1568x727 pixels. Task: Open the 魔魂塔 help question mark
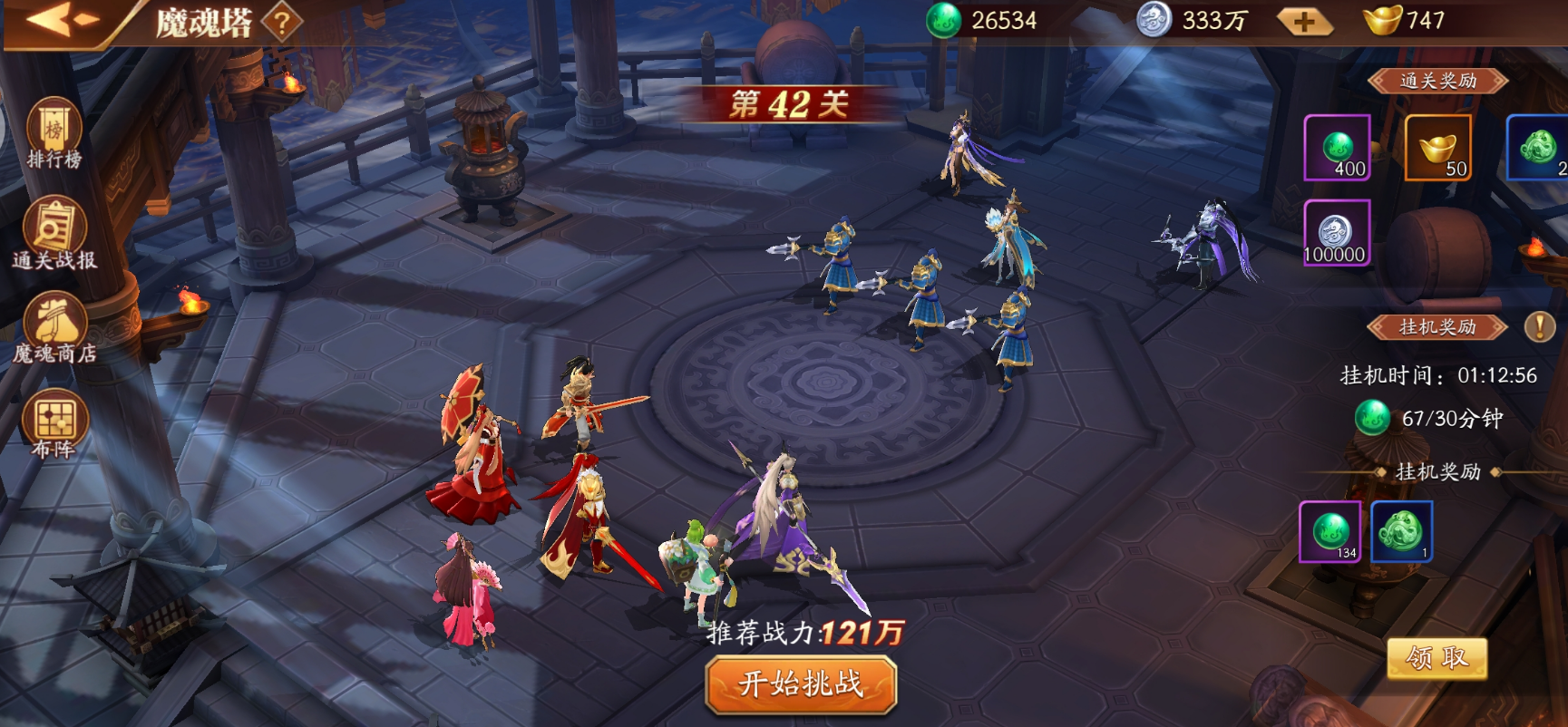(282, 23)
